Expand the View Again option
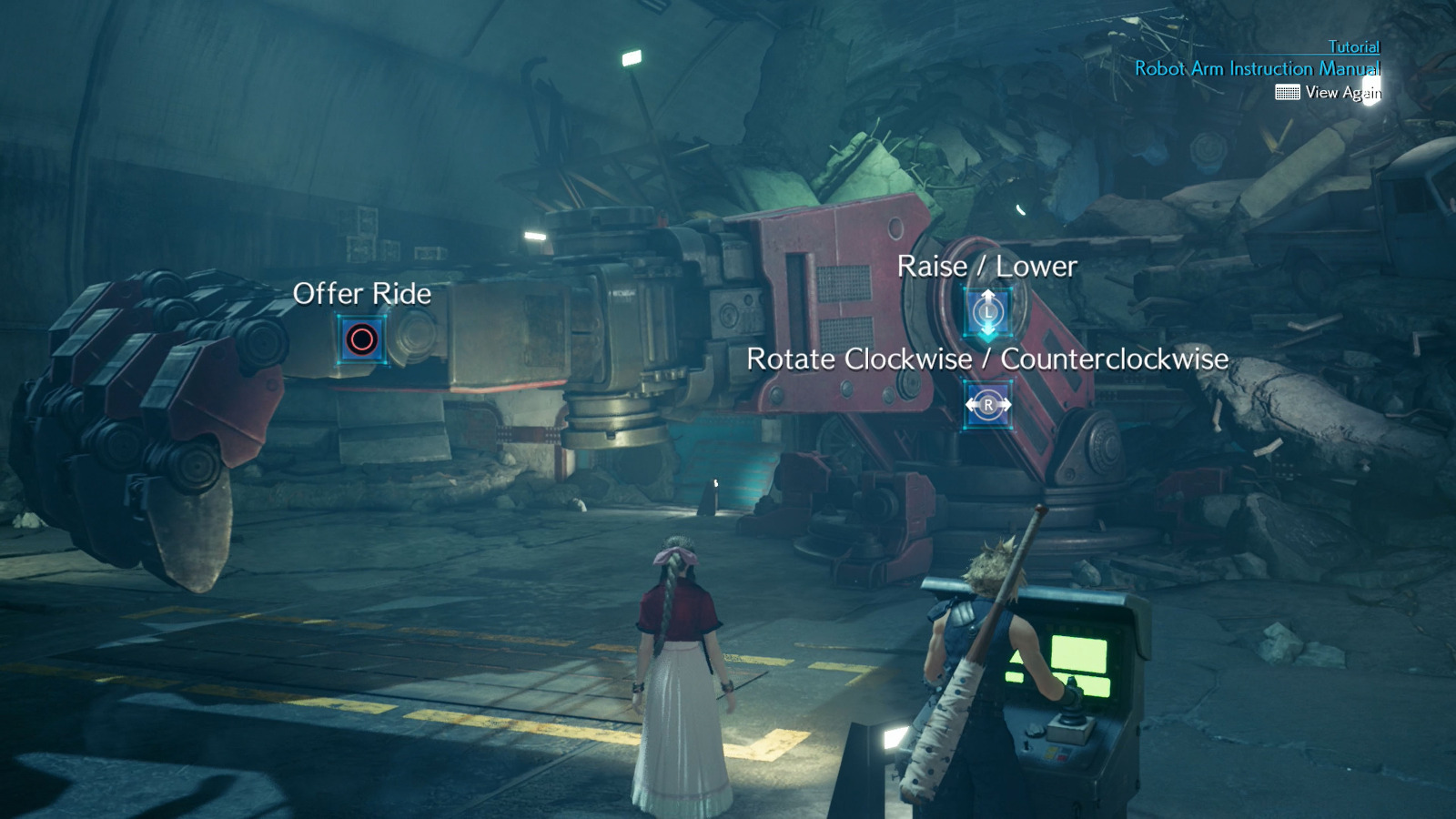The width and height of the screenshot is (1456, 819). pos(1342,92)
